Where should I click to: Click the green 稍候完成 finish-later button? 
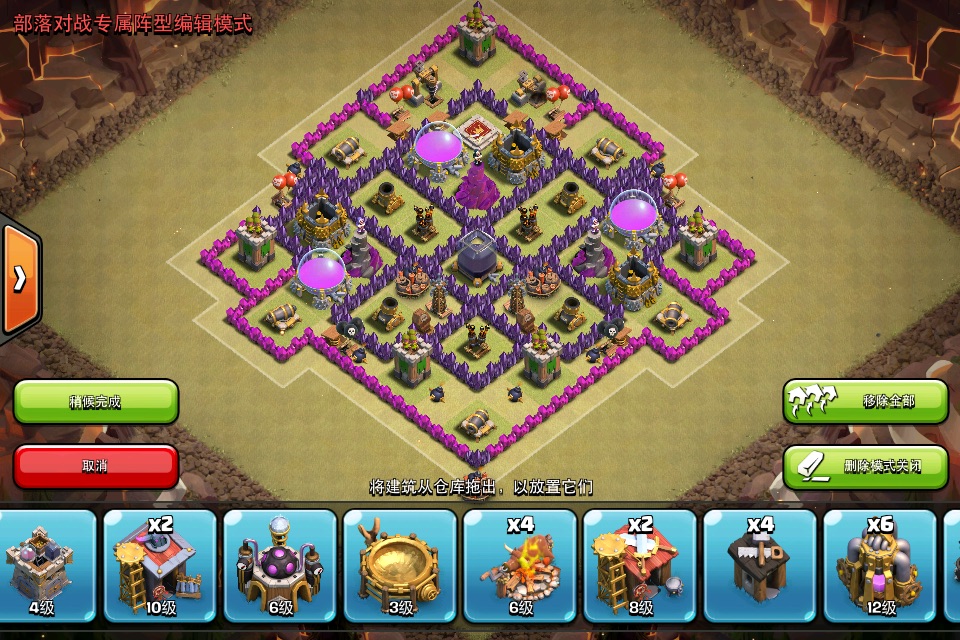96,402
